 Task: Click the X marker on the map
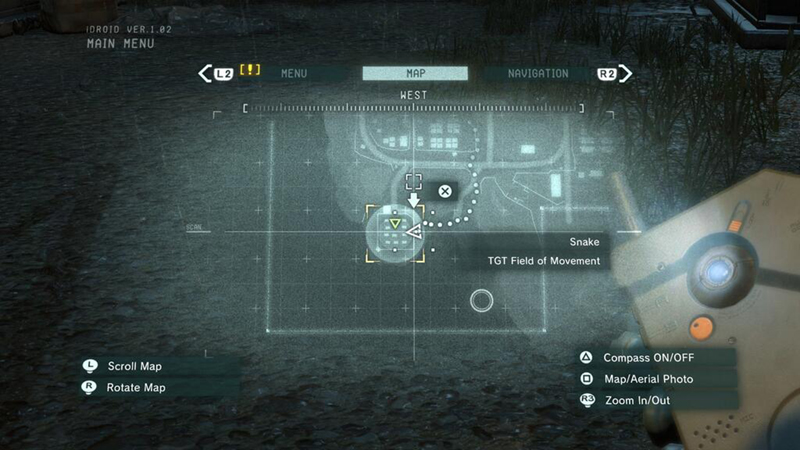pos(445,191)
